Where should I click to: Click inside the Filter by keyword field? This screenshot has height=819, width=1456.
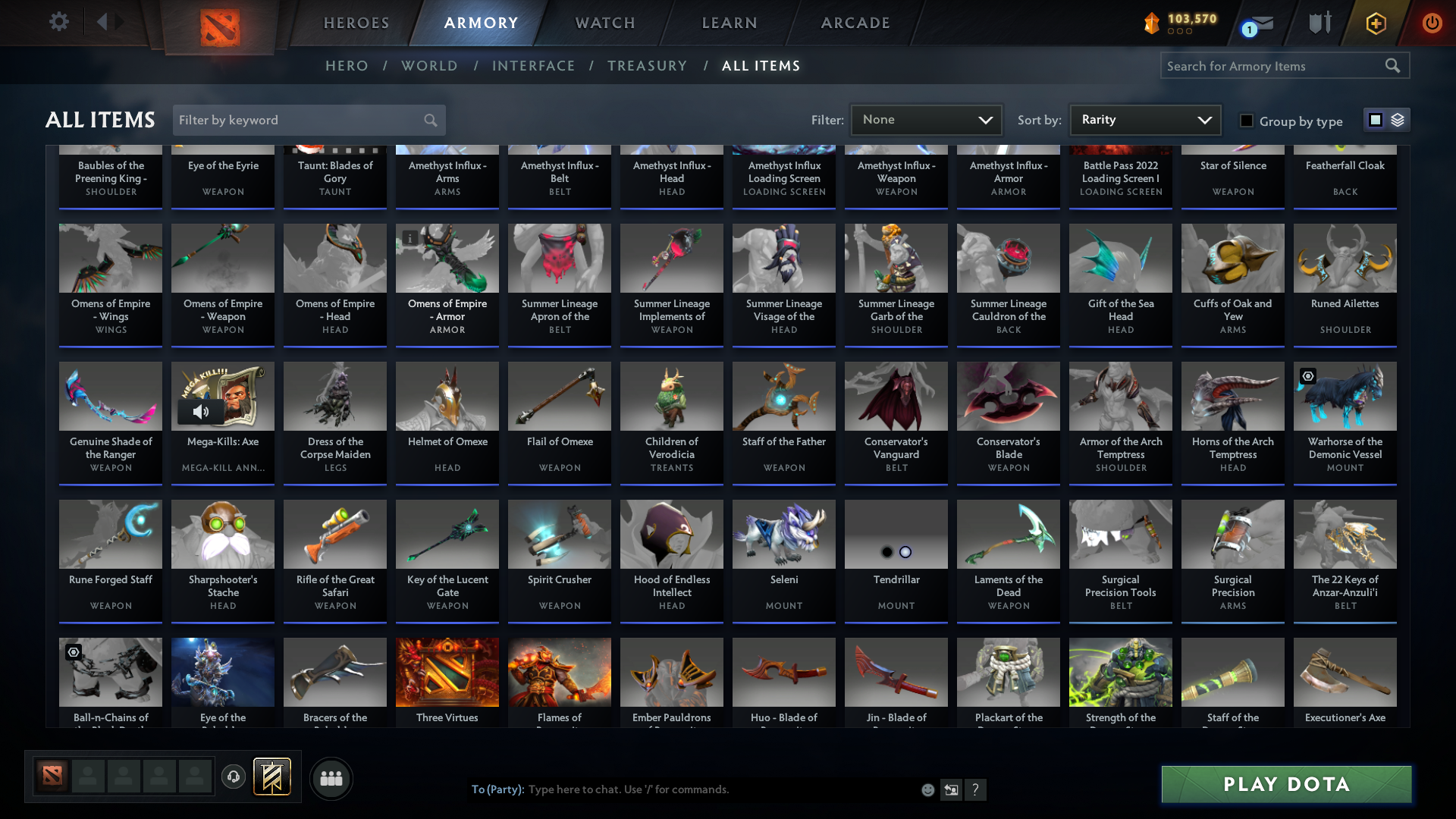point(296,120)
